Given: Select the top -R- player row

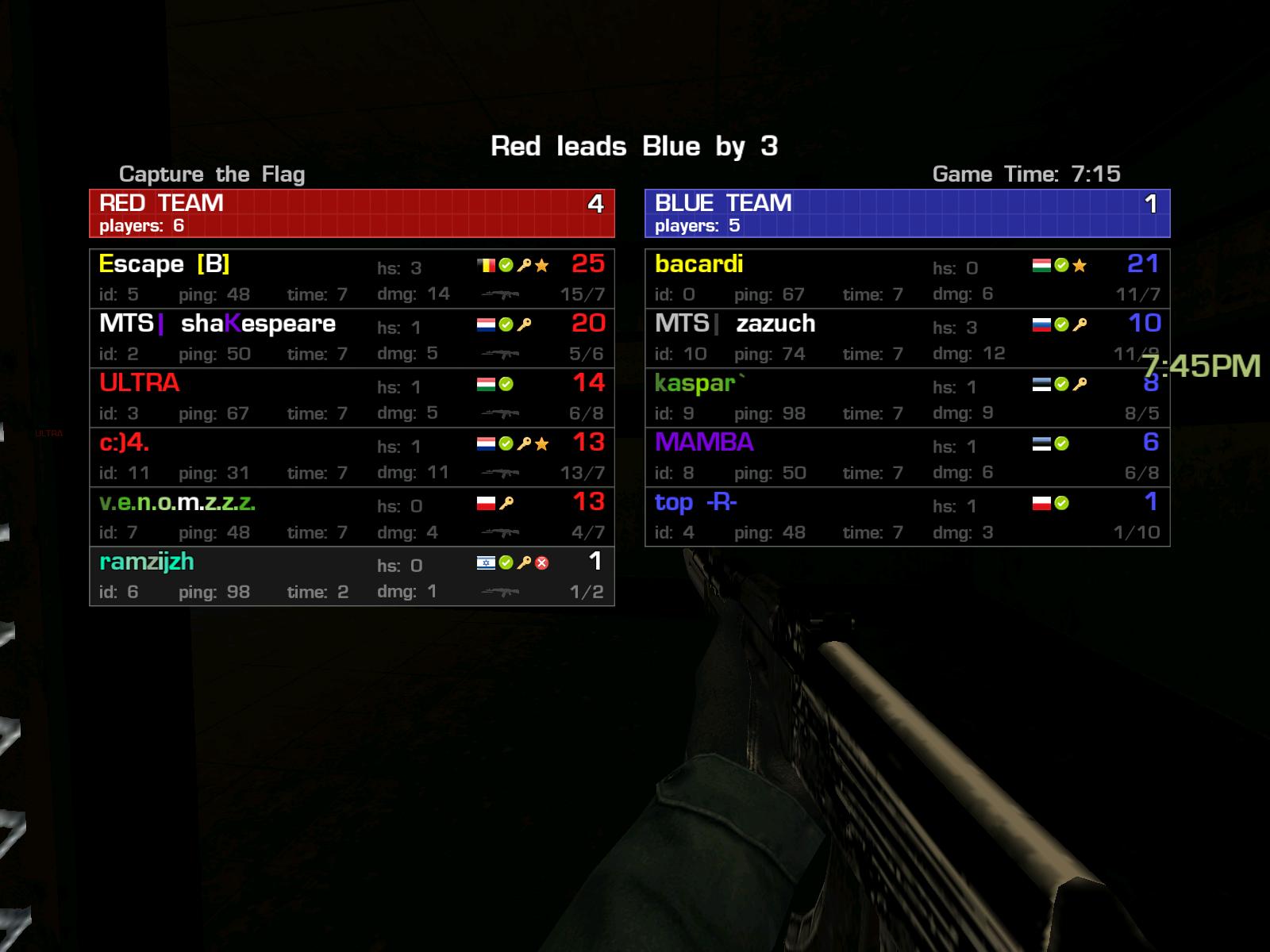Looking at the screenshot, I should [x=907, y=516].
